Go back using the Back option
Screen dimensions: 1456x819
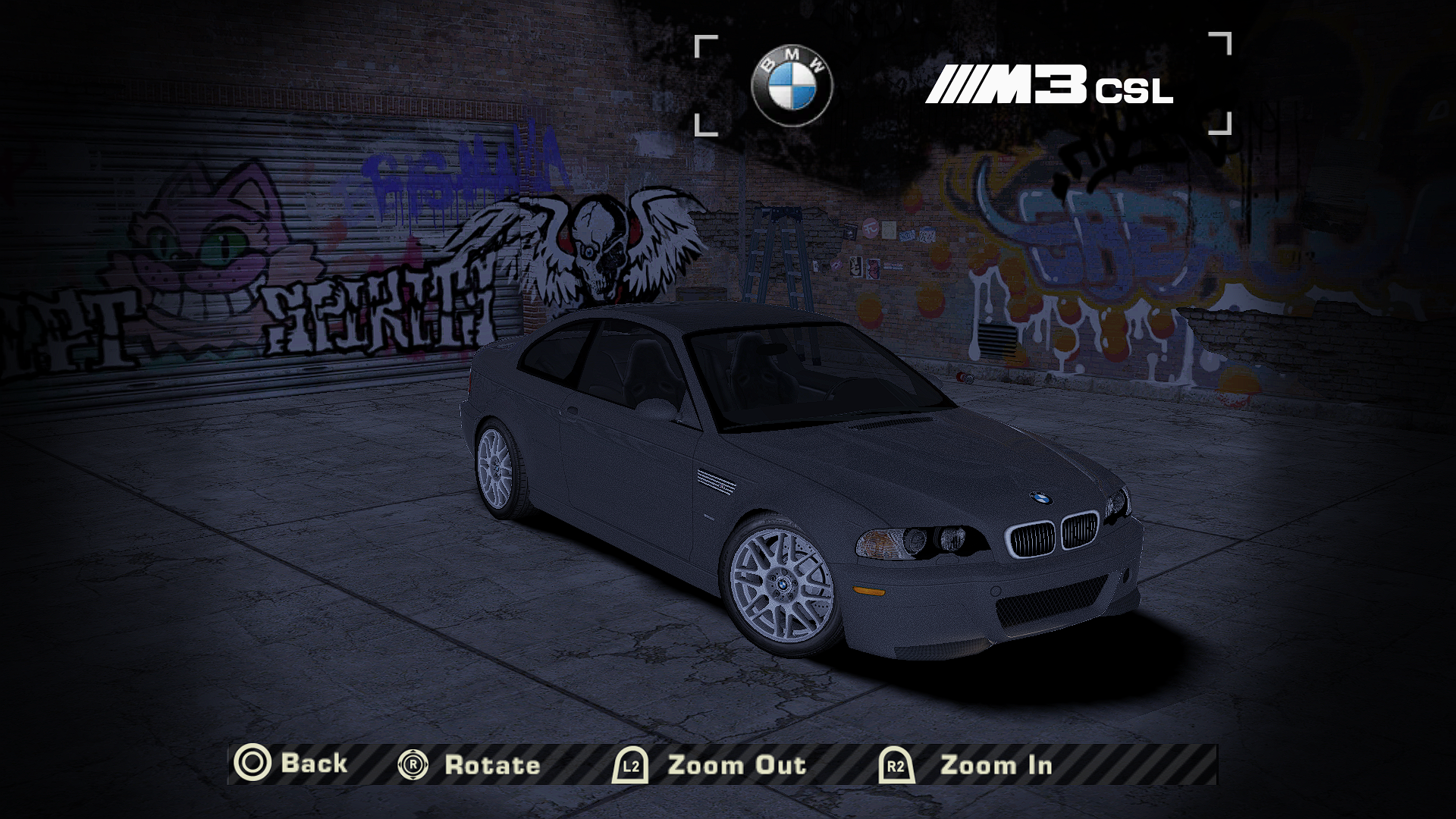pyautogui.click(x=292, y=763)
